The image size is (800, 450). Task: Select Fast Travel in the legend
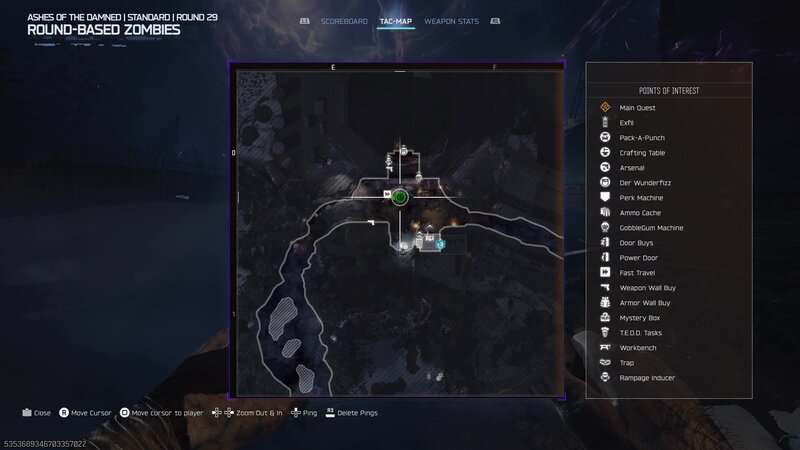tap(638, 272)
